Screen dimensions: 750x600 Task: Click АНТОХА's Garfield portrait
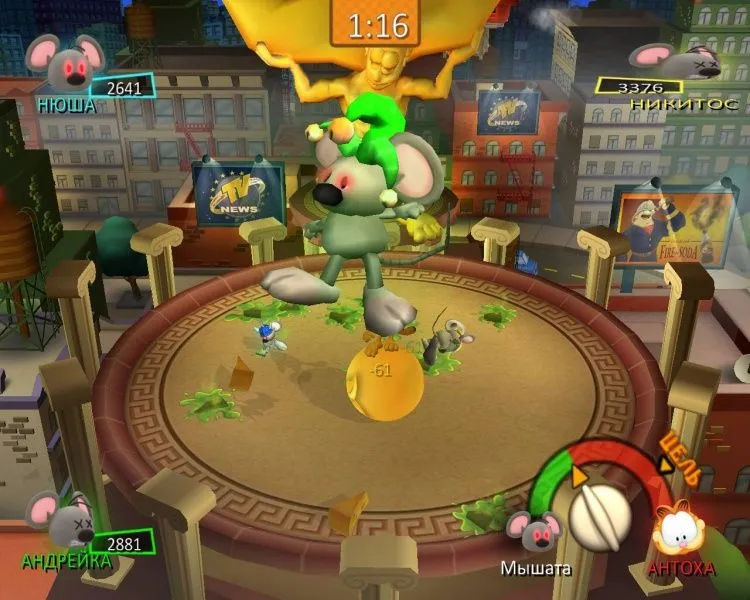677,526
